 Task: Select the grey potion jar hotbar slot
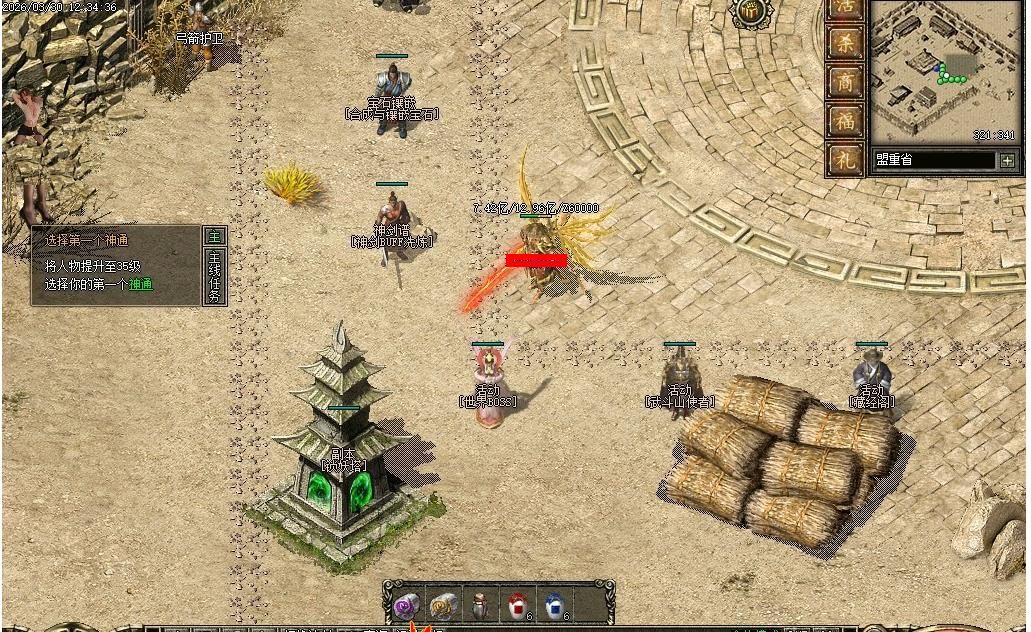(481, 605)
